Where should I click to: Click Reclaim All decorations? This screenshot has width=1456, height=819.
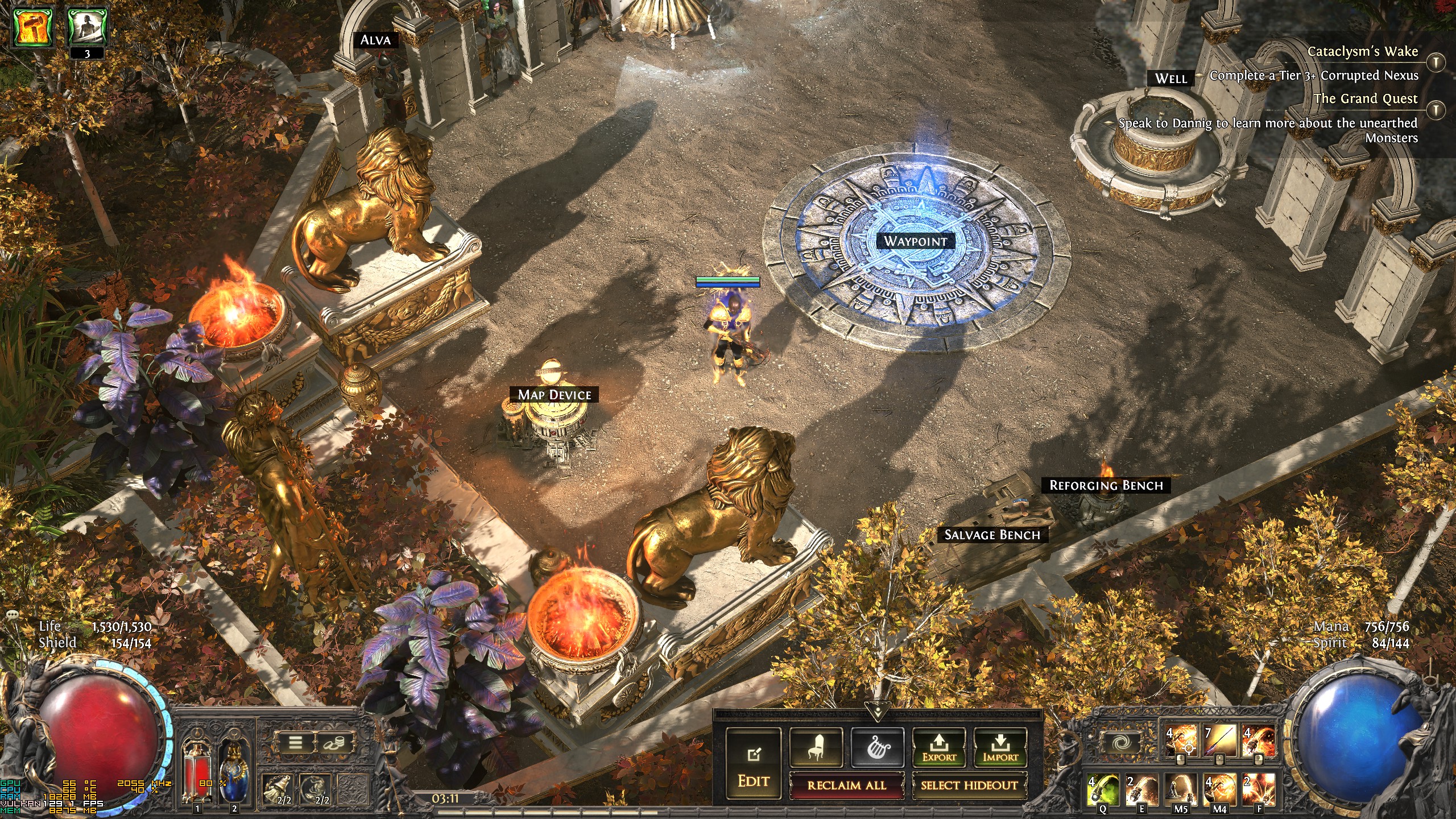(846, 785)
